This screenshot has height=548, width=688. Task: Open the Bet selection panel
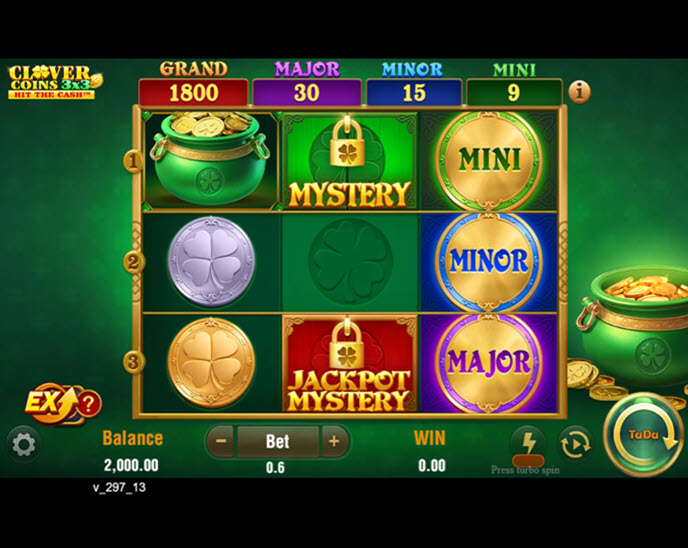pos(277,441)
